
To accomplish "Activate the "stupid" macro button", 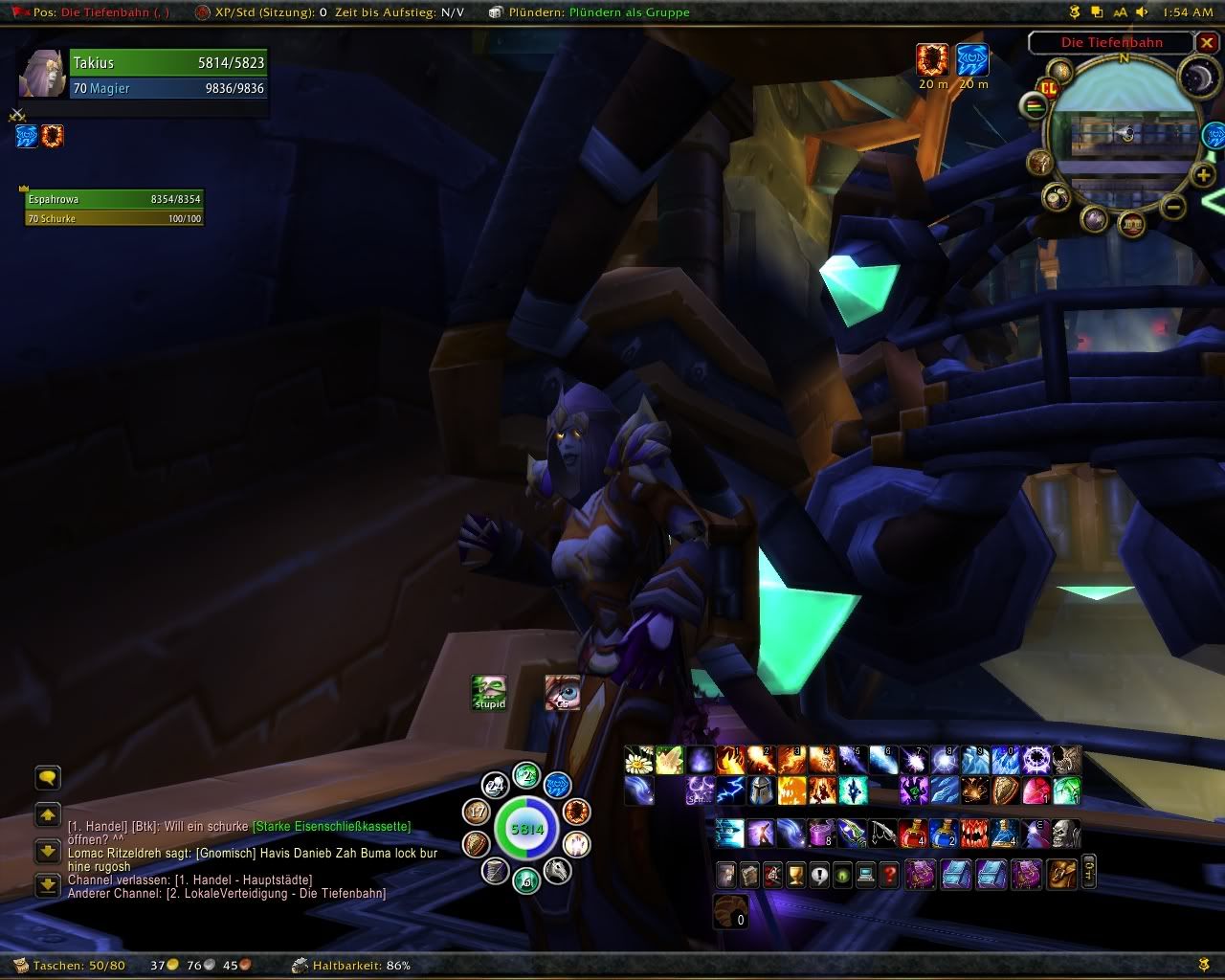I will pos(489,692).
